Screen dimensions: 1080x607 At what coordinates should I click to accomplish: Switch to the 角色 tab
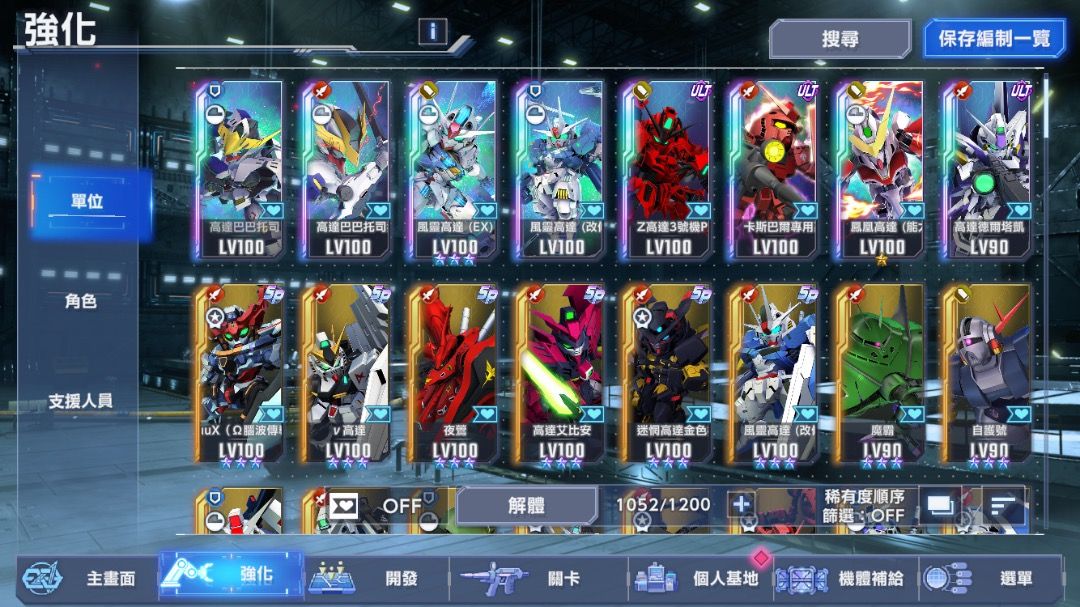pyautogui.click(x=81, y=301)
